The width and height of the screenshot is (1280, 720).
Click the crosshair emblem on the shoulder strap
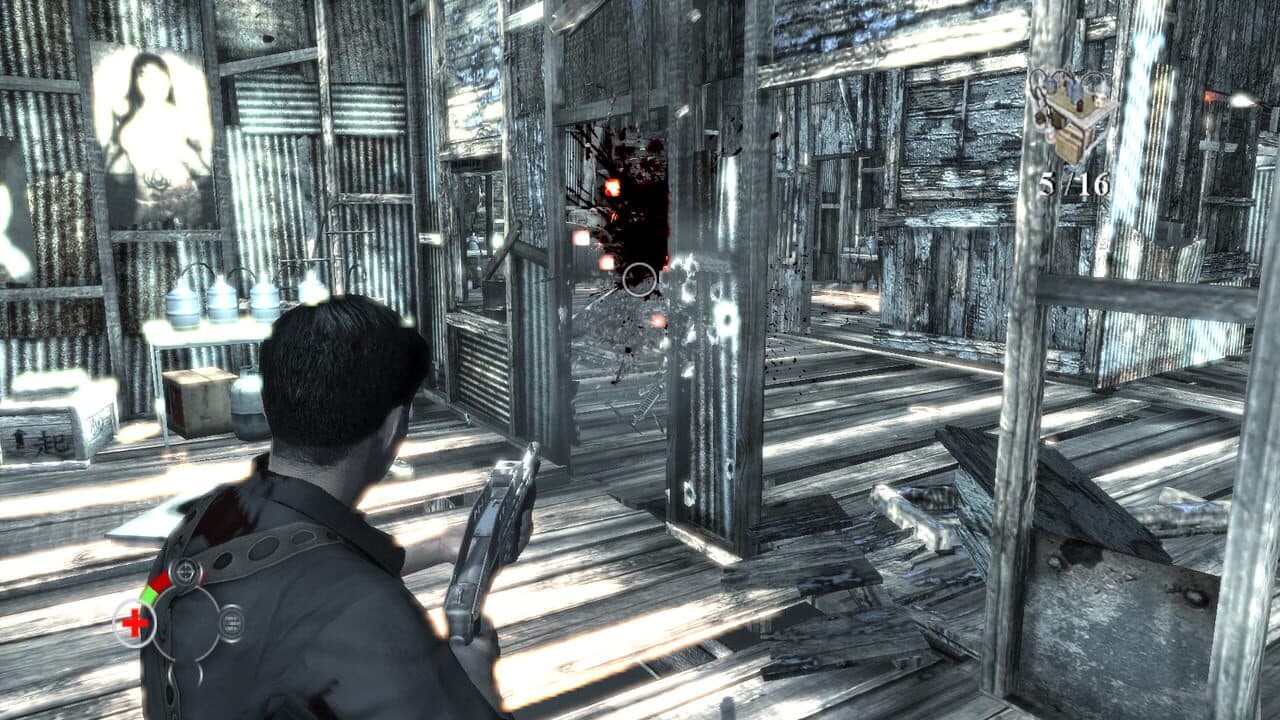[x=184, y=572]
